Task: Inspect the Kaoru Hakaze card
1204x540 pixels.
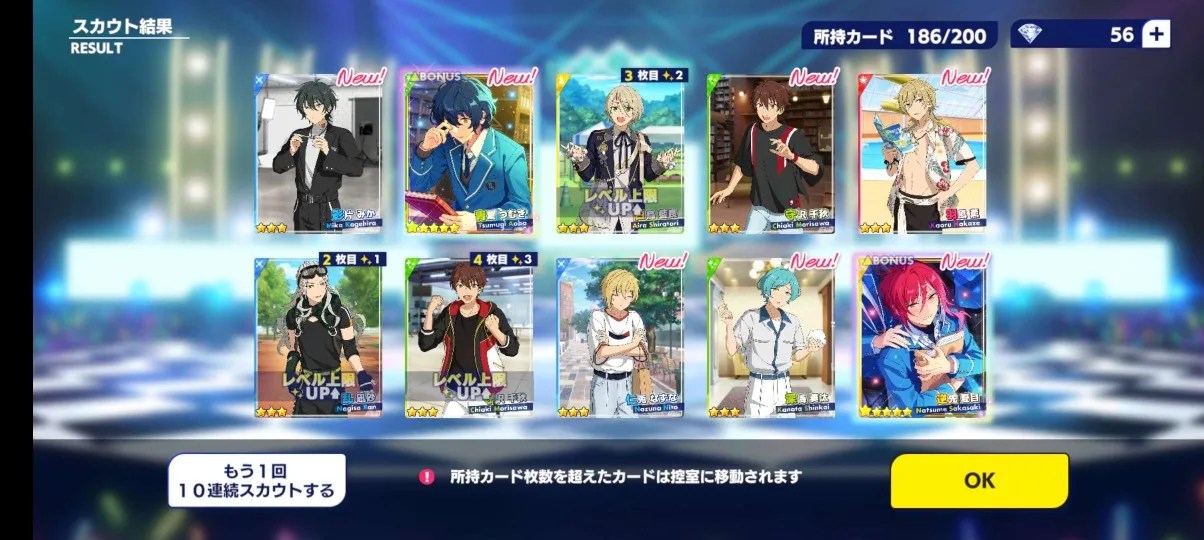Action: (x=921, y=153)
